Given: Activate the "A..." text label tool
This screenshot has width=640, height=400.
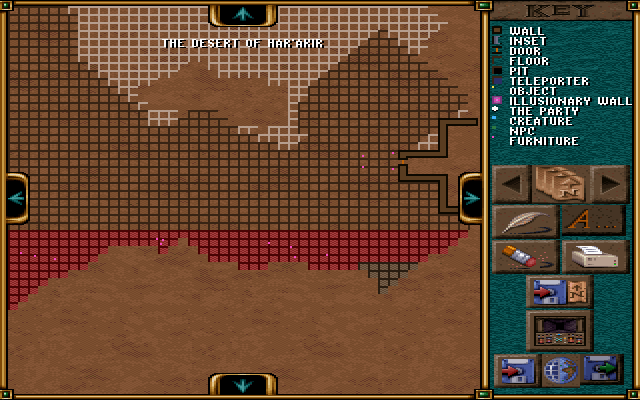Looking at the screenshot, I should coord(593,221).
